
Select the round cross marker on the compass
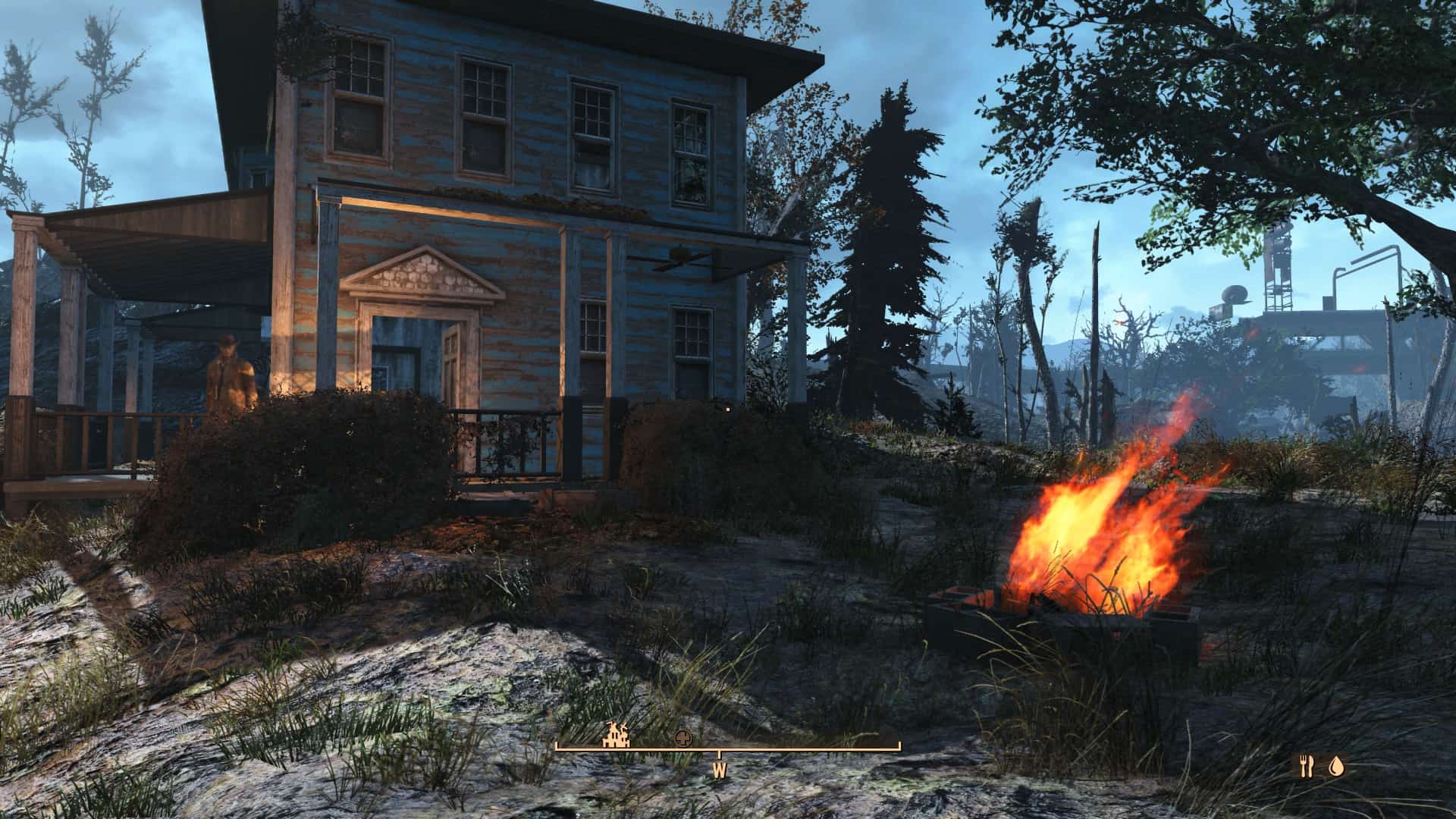684,737
